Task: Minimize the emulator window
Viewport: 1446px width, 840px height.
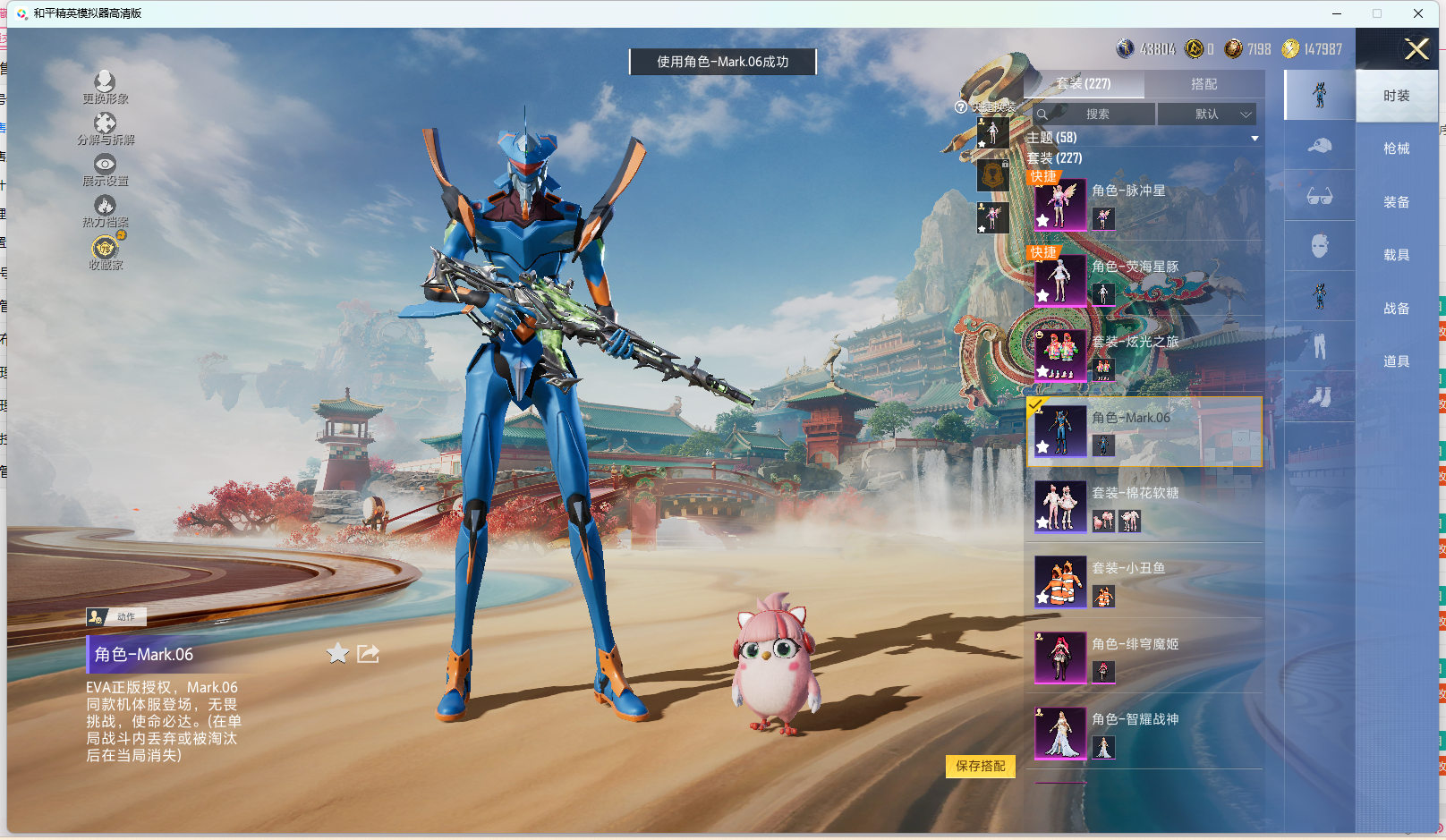Action: click(x=1336, y=13)
